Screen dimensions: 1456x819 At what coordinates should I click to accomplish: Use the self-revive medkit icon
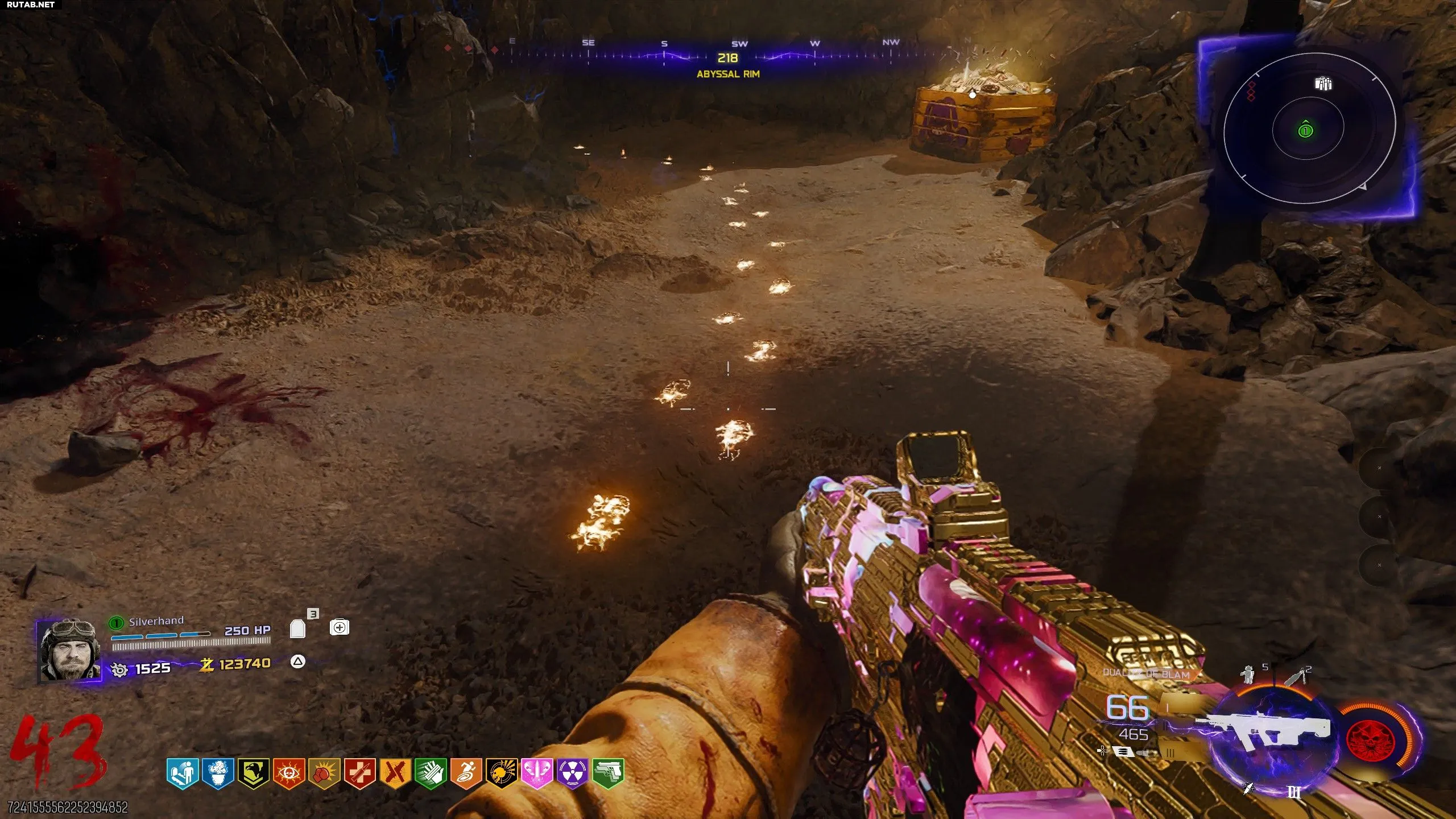tap(340, 627)
